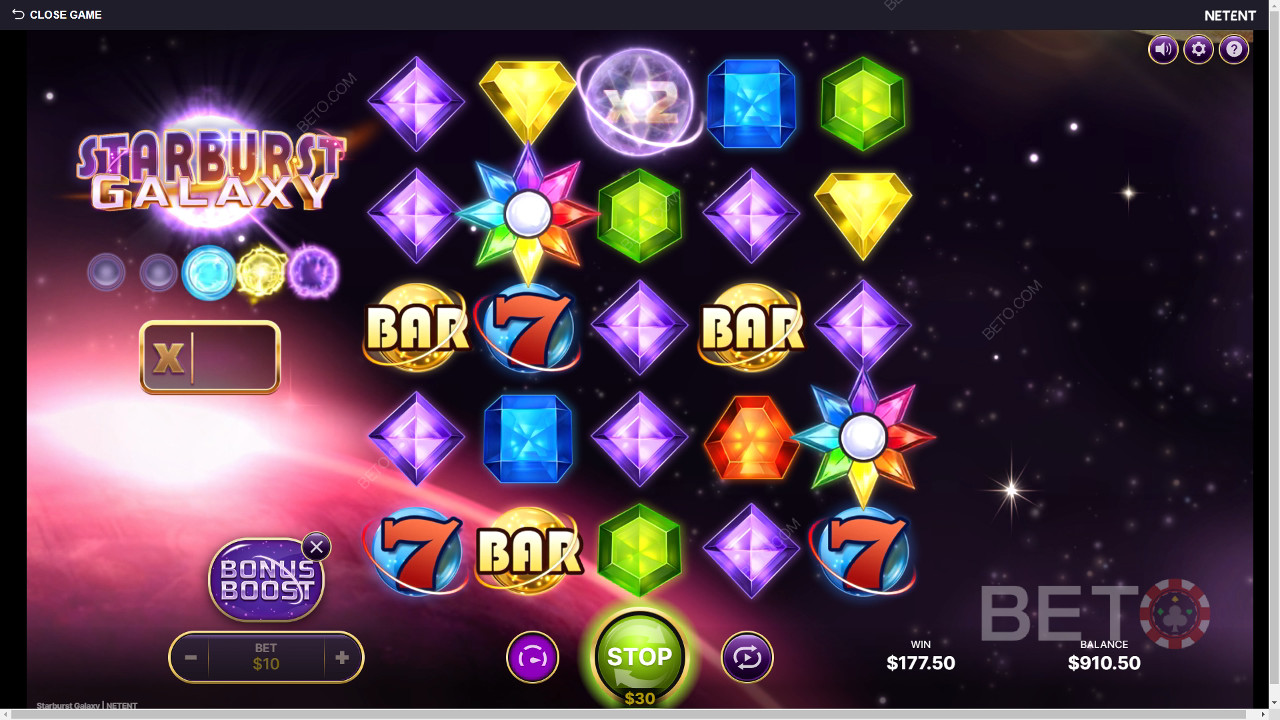The width and height of the screenshot is (1280, 720).
Task: Click the NETENT logo
Action: [1229, 15]
